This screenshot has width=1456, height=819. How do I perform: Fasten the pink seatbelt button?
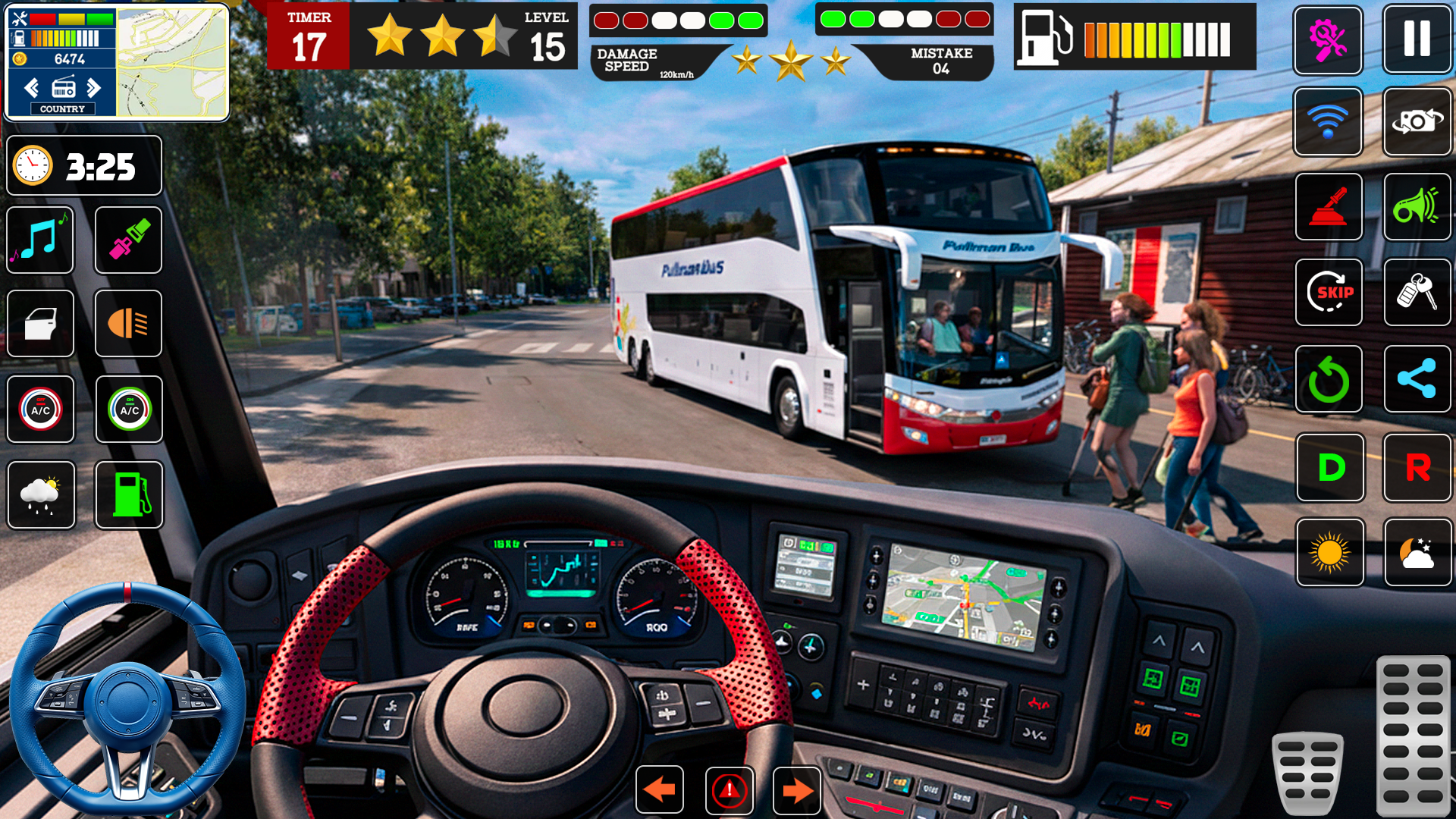click(x=129, y=240)
